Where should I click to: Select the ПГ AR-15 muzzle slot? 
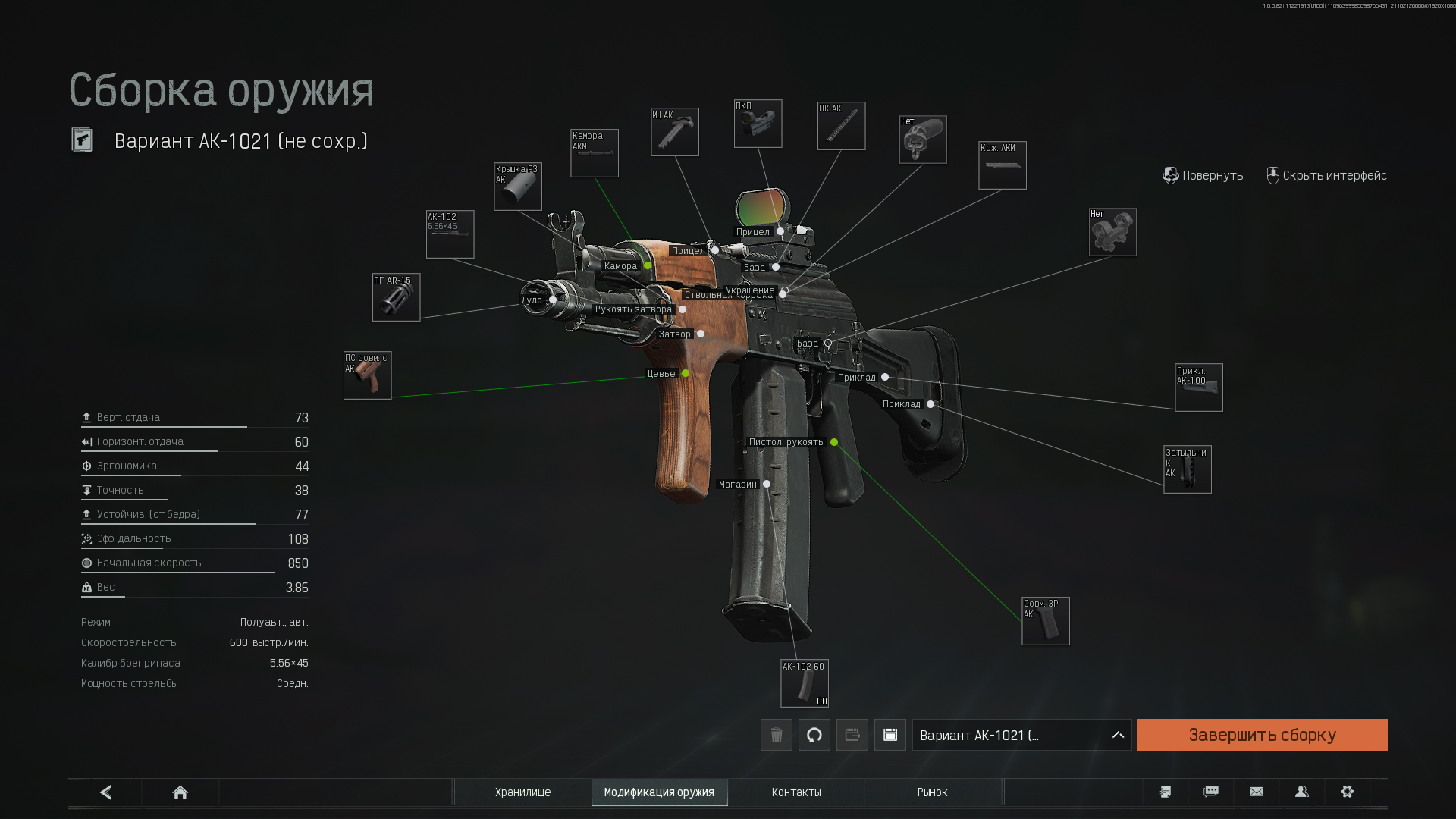[396, 297]
